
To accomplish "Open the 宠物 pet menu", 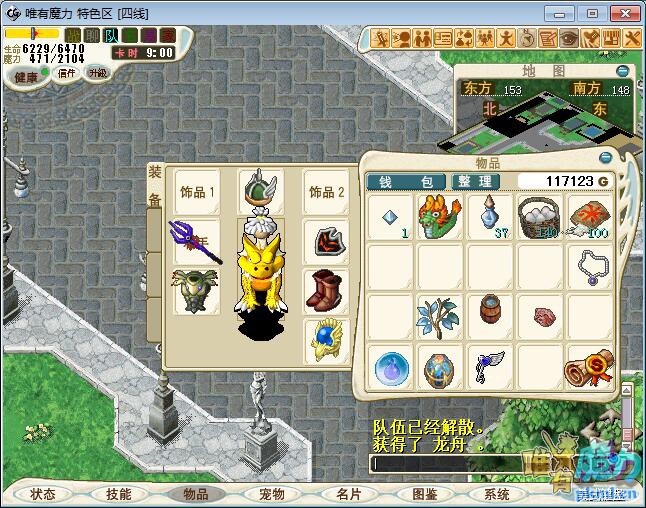I will (272, 494).
